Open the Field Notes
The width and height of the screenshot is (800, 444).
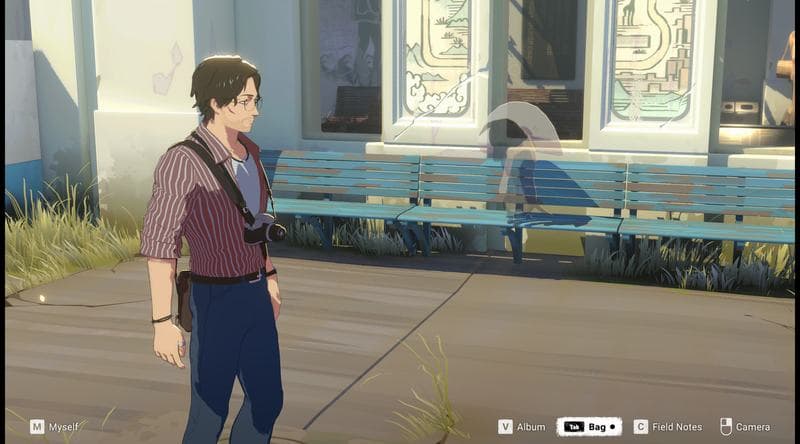pyautogui.click(x=668, y=427)
